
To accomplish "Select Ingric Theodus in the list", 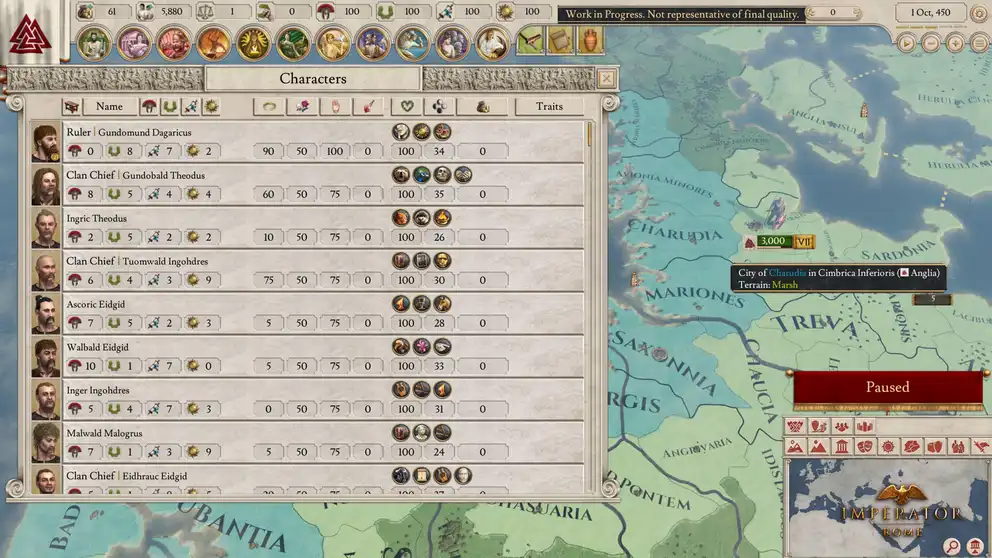I will (97, 218).
